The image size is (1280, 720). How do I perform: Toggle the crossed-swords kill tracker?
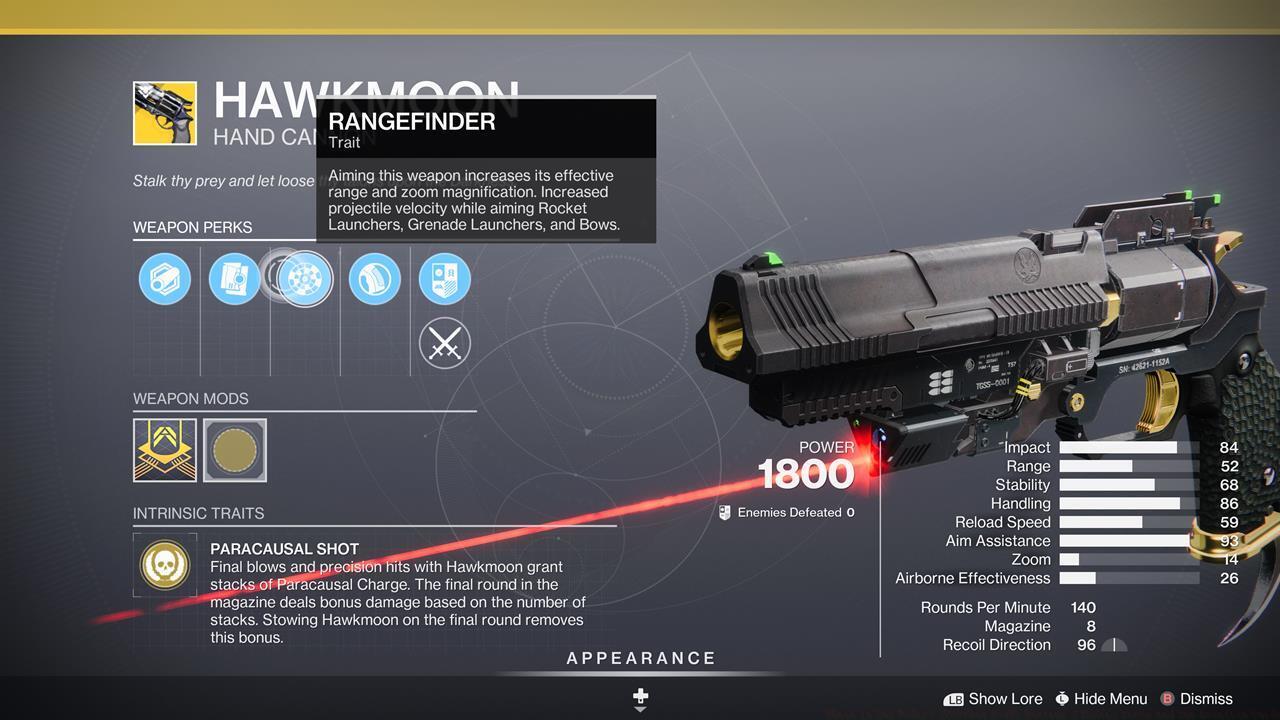pos(445,343)
